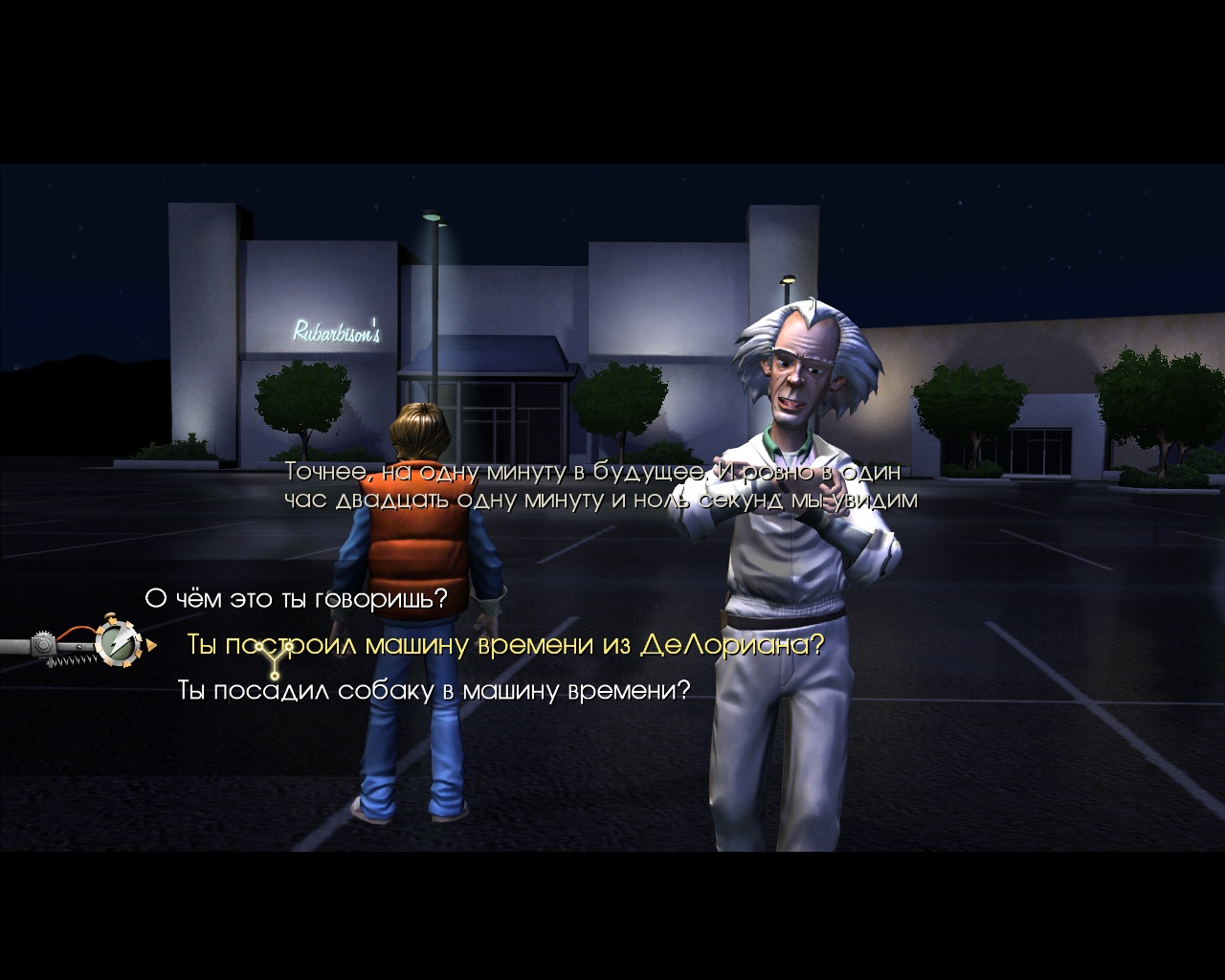Viewport: 1225px width, 980px height.
Task: Ask "Ты посадил собаку в машину времени?"
Action: [433, 690]
